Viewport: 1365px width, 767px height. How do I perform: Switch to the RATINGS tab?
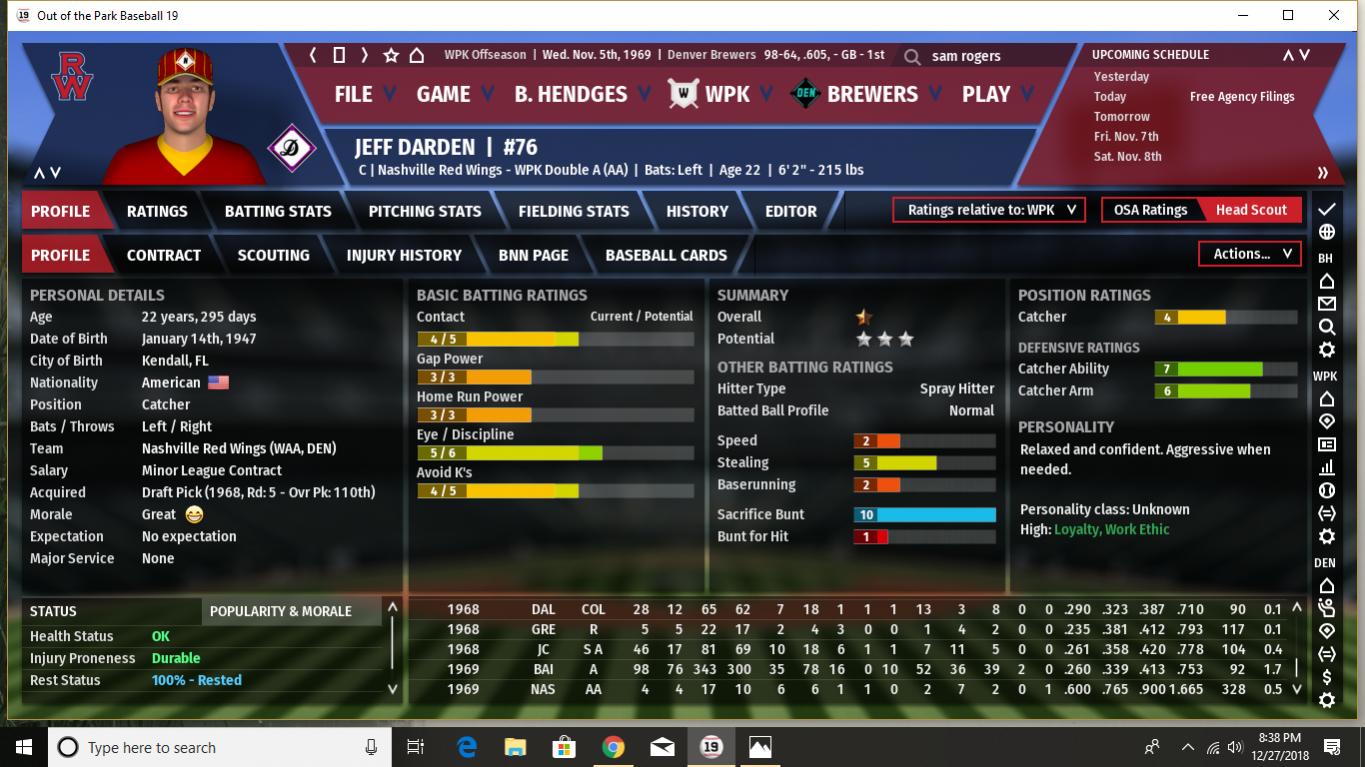157,211
